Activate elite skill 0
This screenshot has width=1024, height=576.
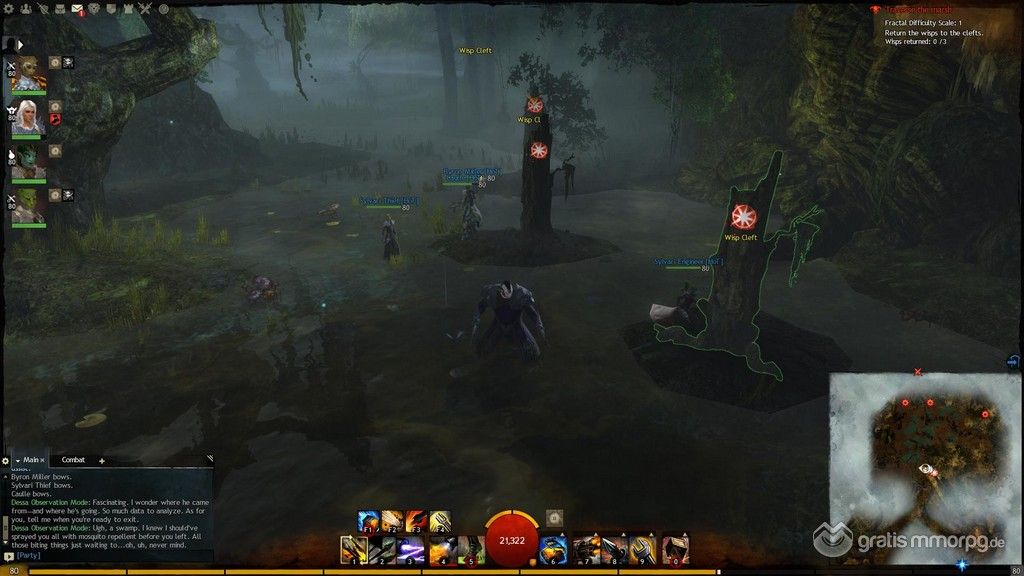tap(676, 549)
